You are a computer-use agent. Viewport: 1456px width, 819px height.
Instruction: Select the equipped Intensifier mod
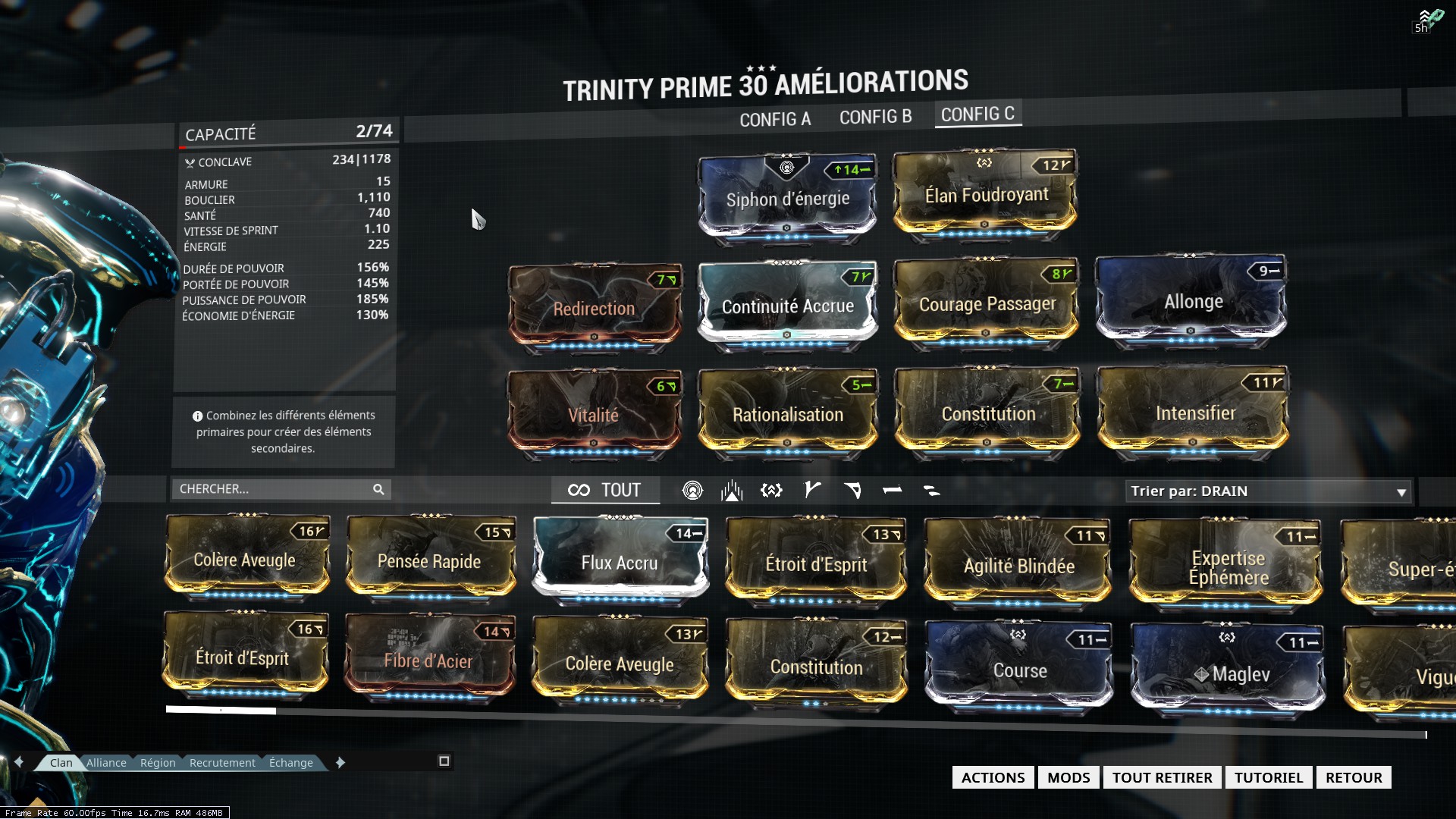[x=1194, y=413]
